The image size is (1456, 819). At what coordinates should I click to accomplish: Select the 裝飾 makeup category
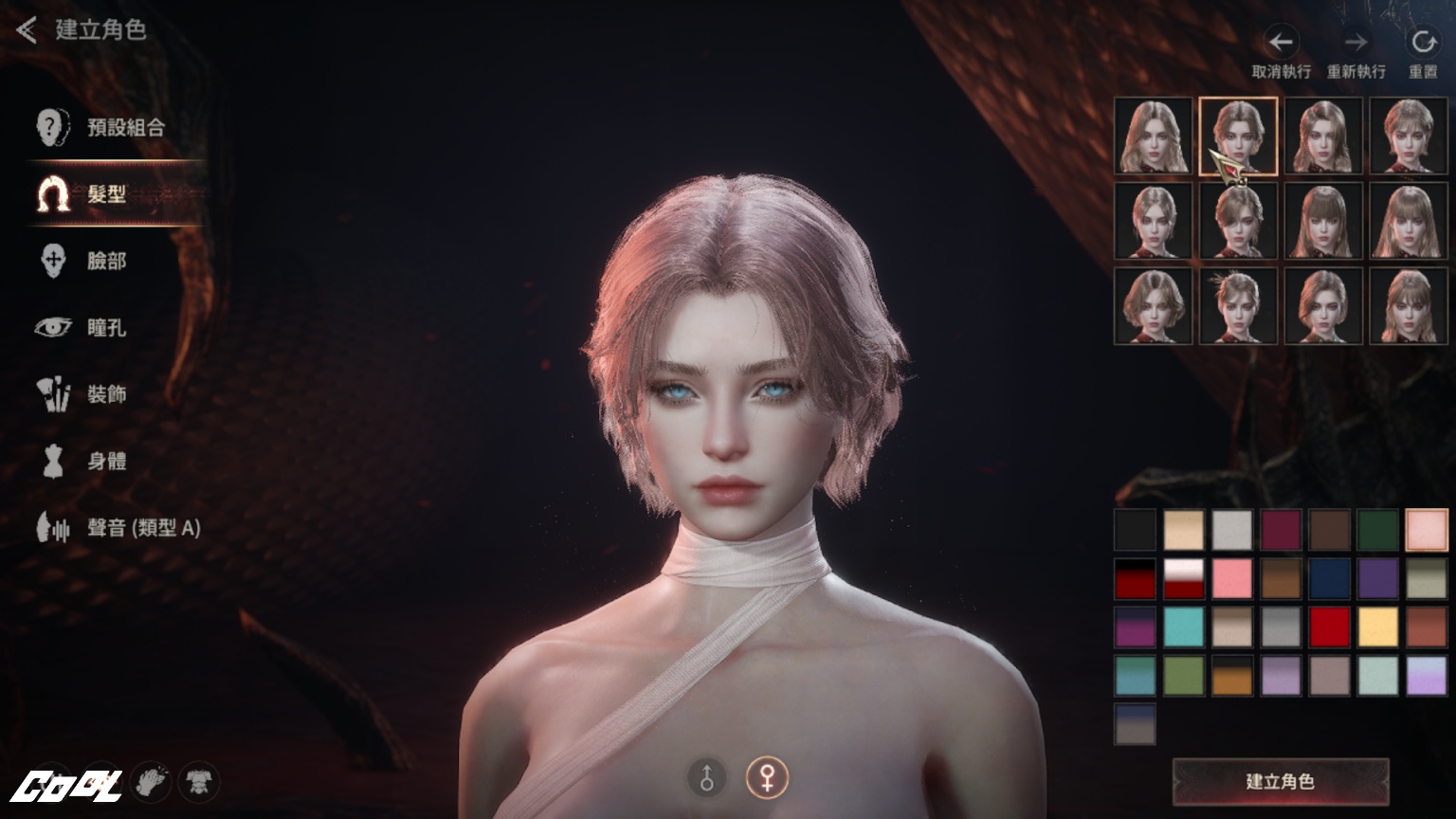pyautogui.click(x=106, y=394)
